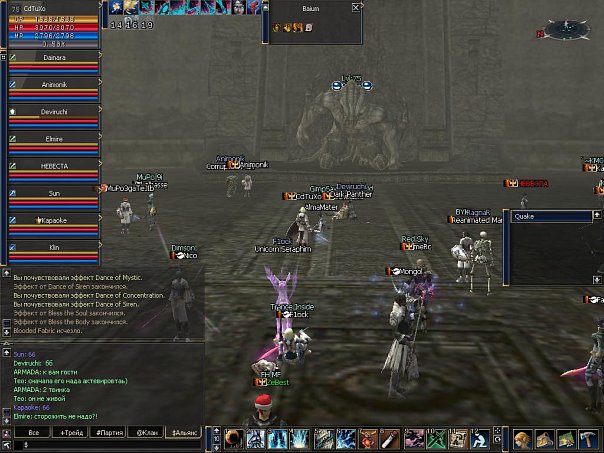Image resolution: width=604 pixels, height=453 pixels.
Task: Select party member Kapaoke
Action: tap(54, 220)
